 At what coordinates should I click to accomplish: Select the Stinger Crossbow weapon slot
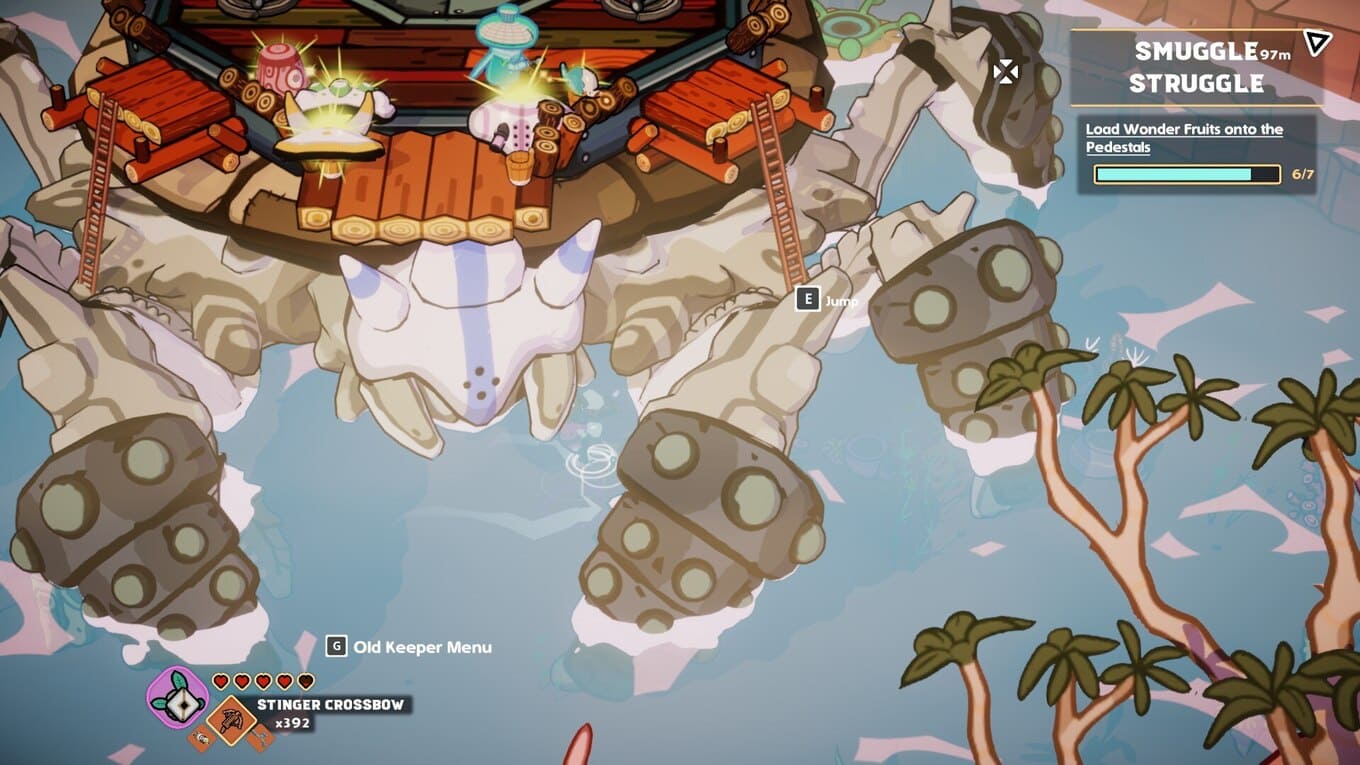(x=232, y=719)
